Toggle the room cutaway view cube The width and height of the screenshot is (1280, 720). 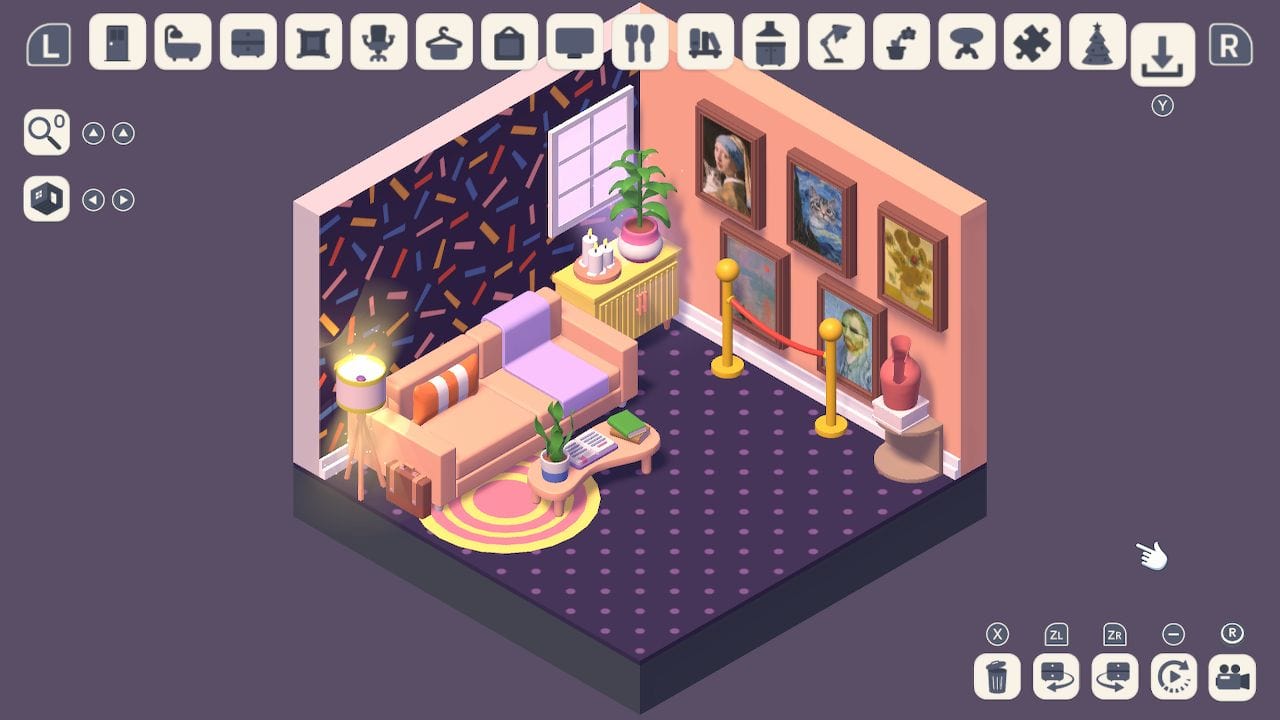coord(45,199)
